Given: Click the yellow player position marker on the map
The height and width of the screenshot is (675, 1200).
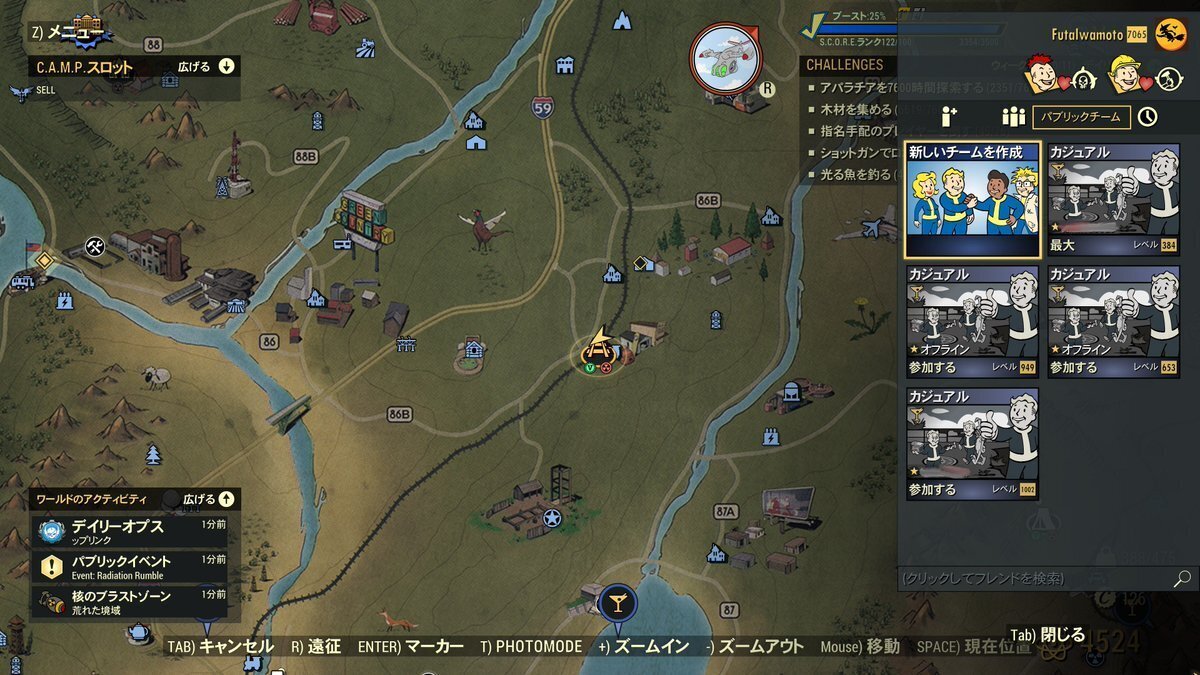Looking at the screenshot, I should (599, 348).
